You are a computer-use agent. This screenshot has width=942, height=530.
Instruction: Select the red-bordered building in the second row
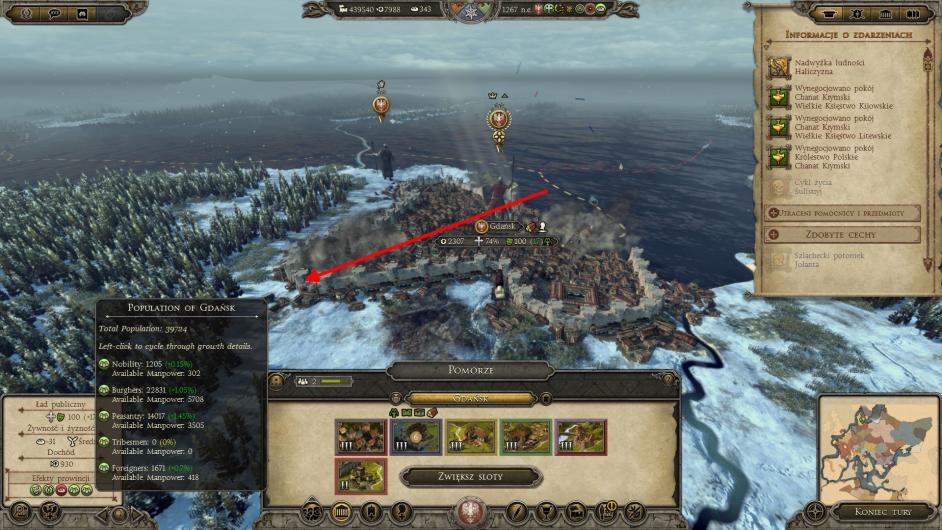[x=359, y=476]
